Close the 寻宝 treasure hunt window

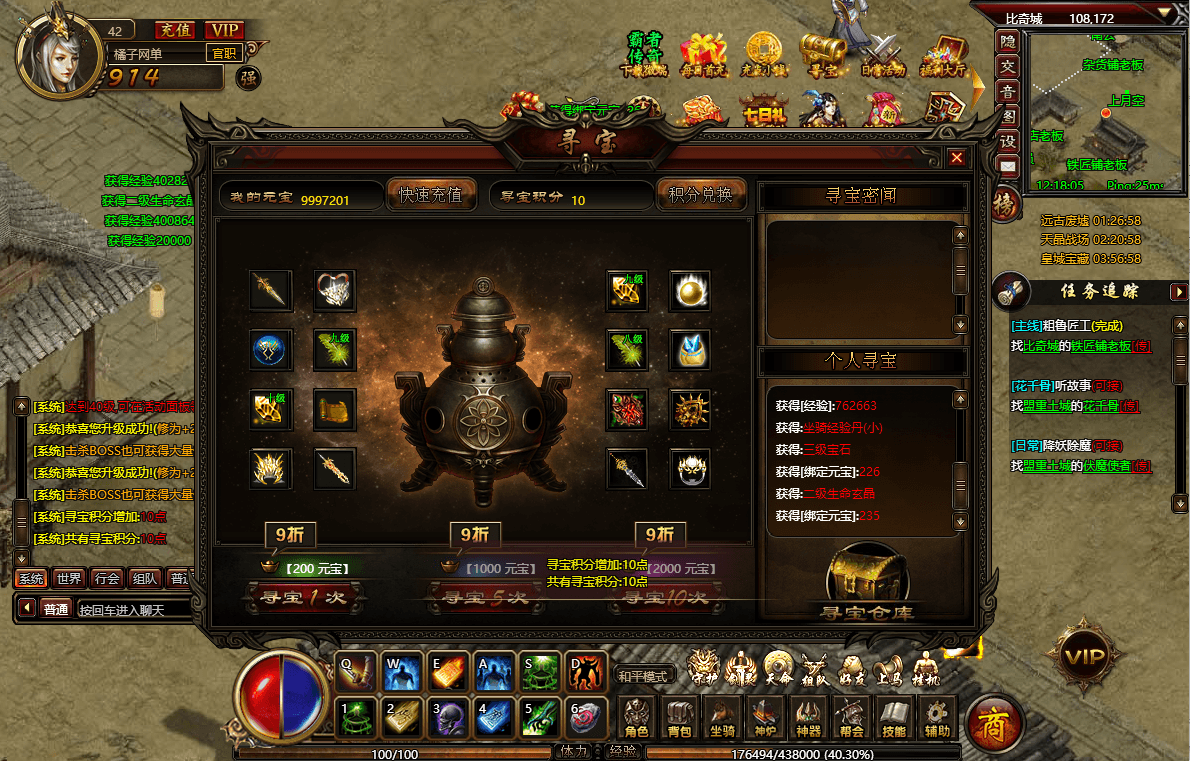(x=957, y=158)
